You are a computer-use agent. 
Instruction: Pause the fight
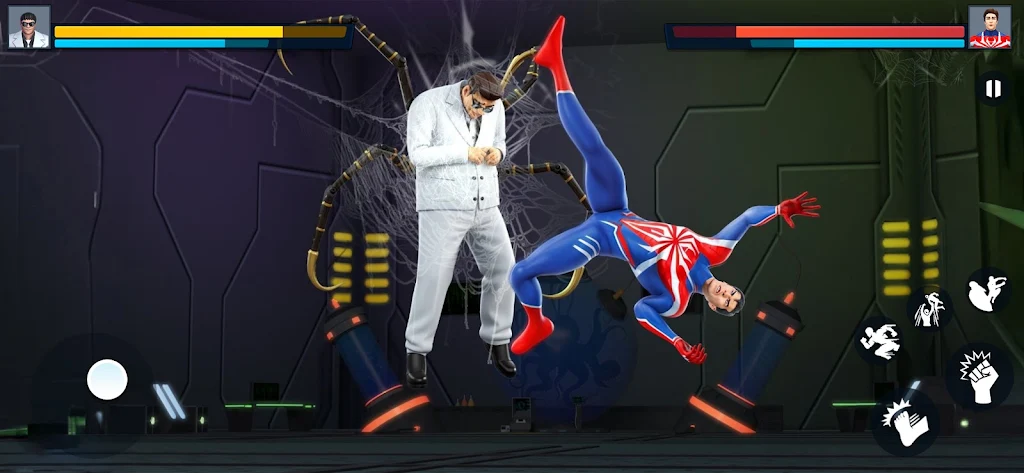point(992,90)
